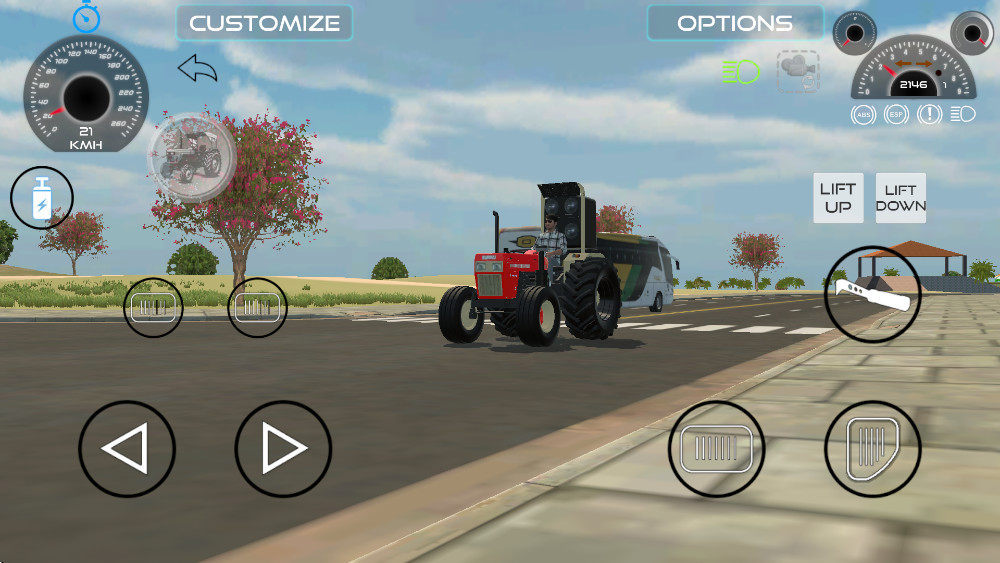Pull the handbrake lever button

pos(873,294)
